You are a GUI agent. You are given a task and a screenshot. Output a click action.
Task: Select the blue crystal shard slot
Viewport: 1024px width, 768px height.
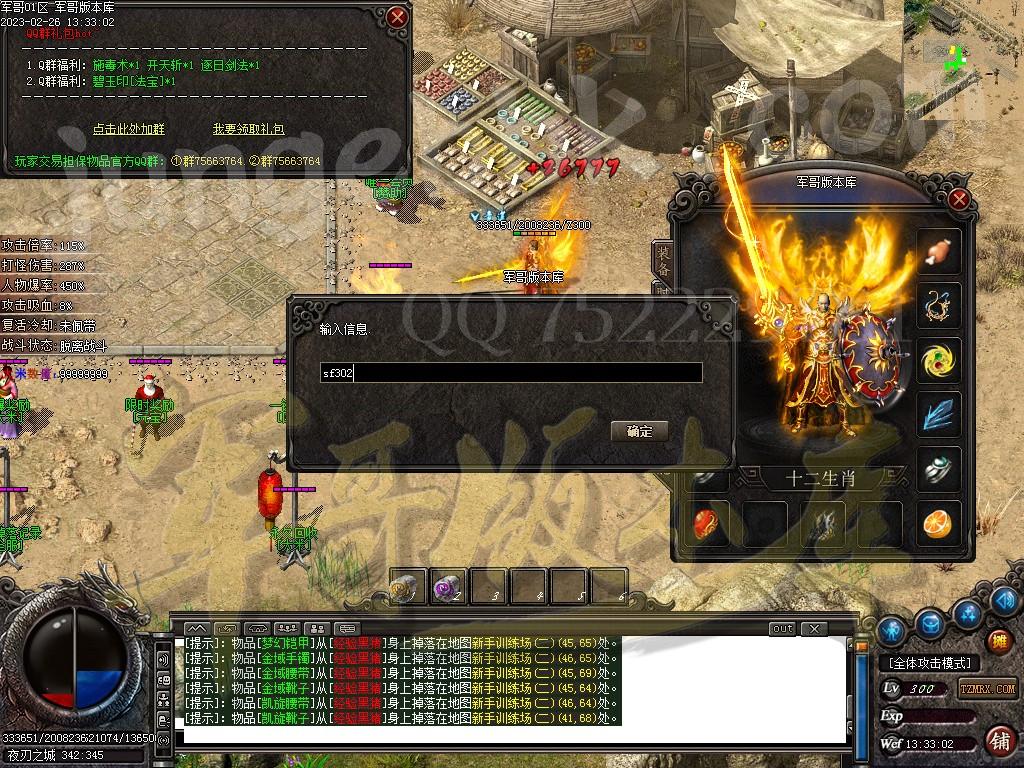(x=939, y=414)
